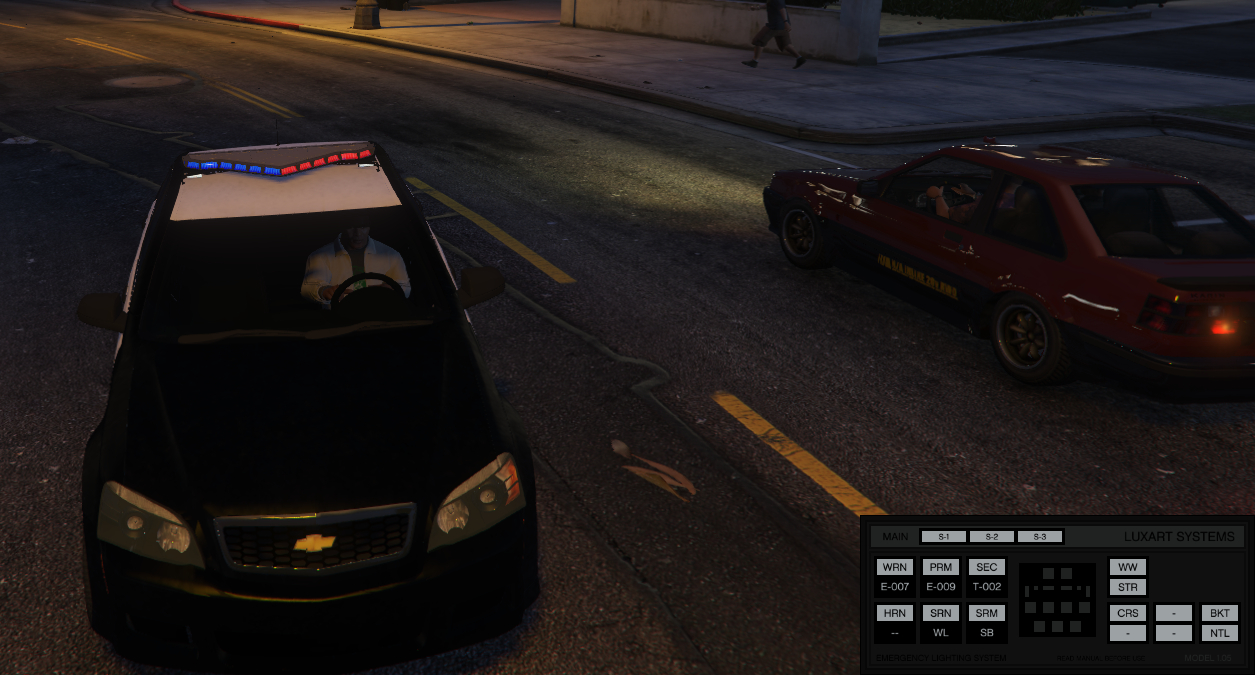Image resolution: width=1255 pixels, height=675 pixels.
Task: Enable the BKT button
Action: click(x=1220, y=613)
